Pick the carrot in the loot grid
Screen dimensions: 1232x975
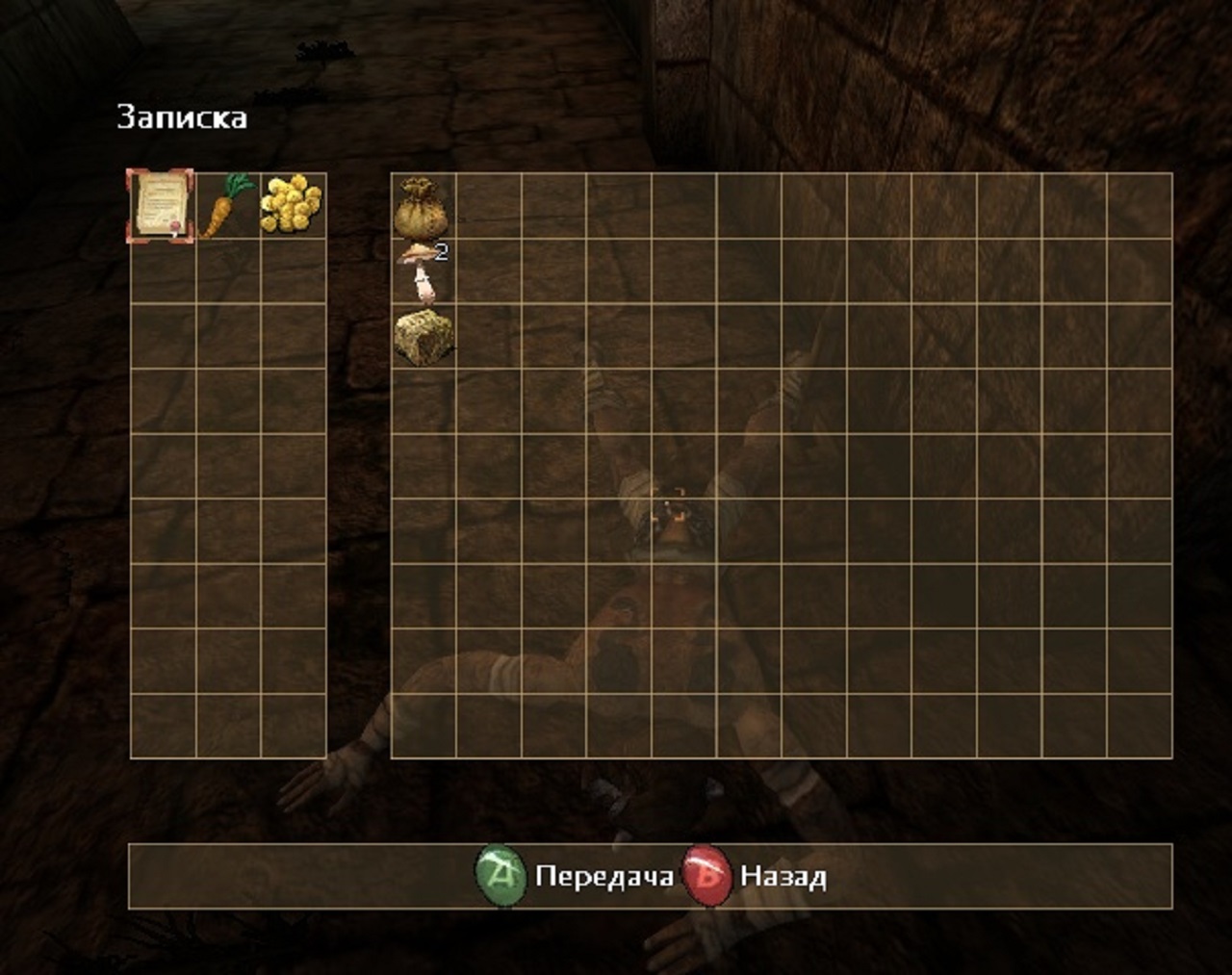(x=227, y=205)
